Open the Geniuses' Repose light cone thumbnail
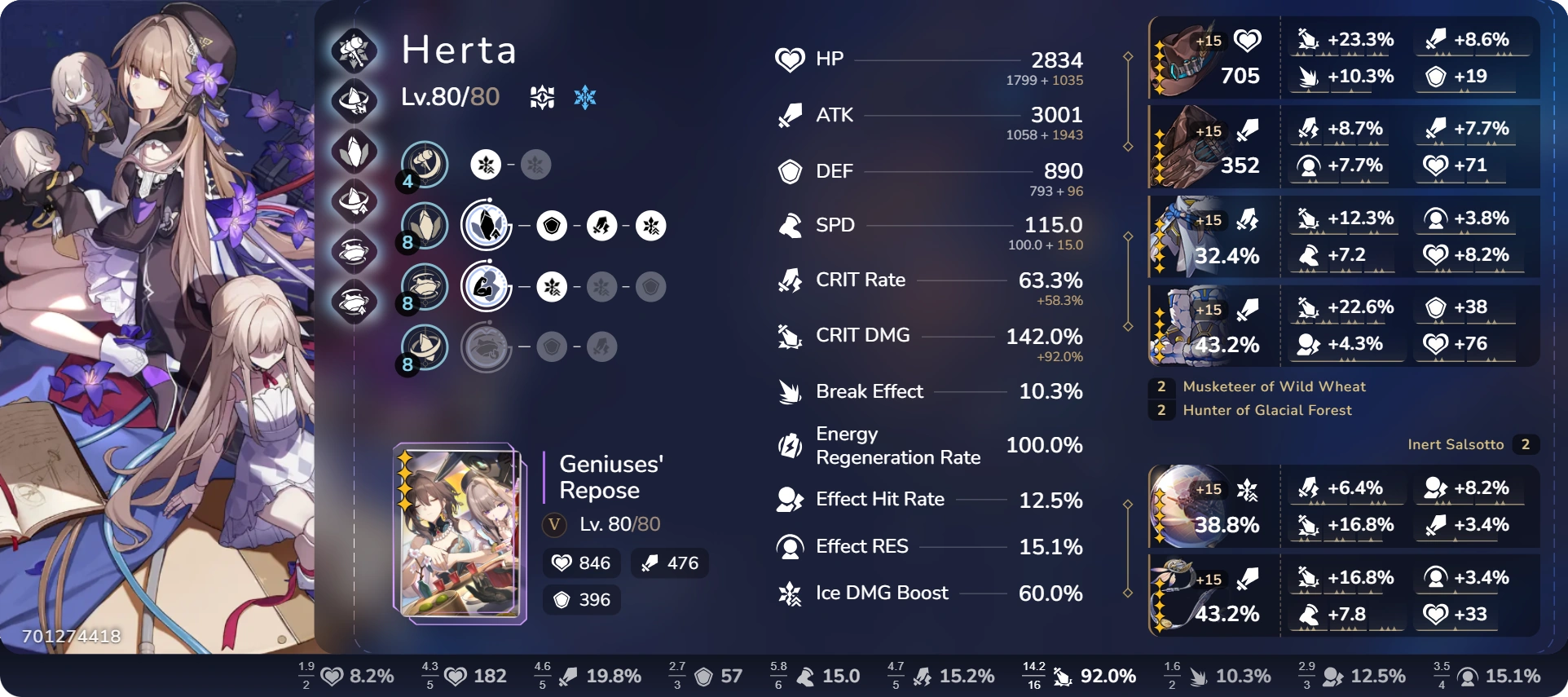1568x697 pixels. coord(459,530)
